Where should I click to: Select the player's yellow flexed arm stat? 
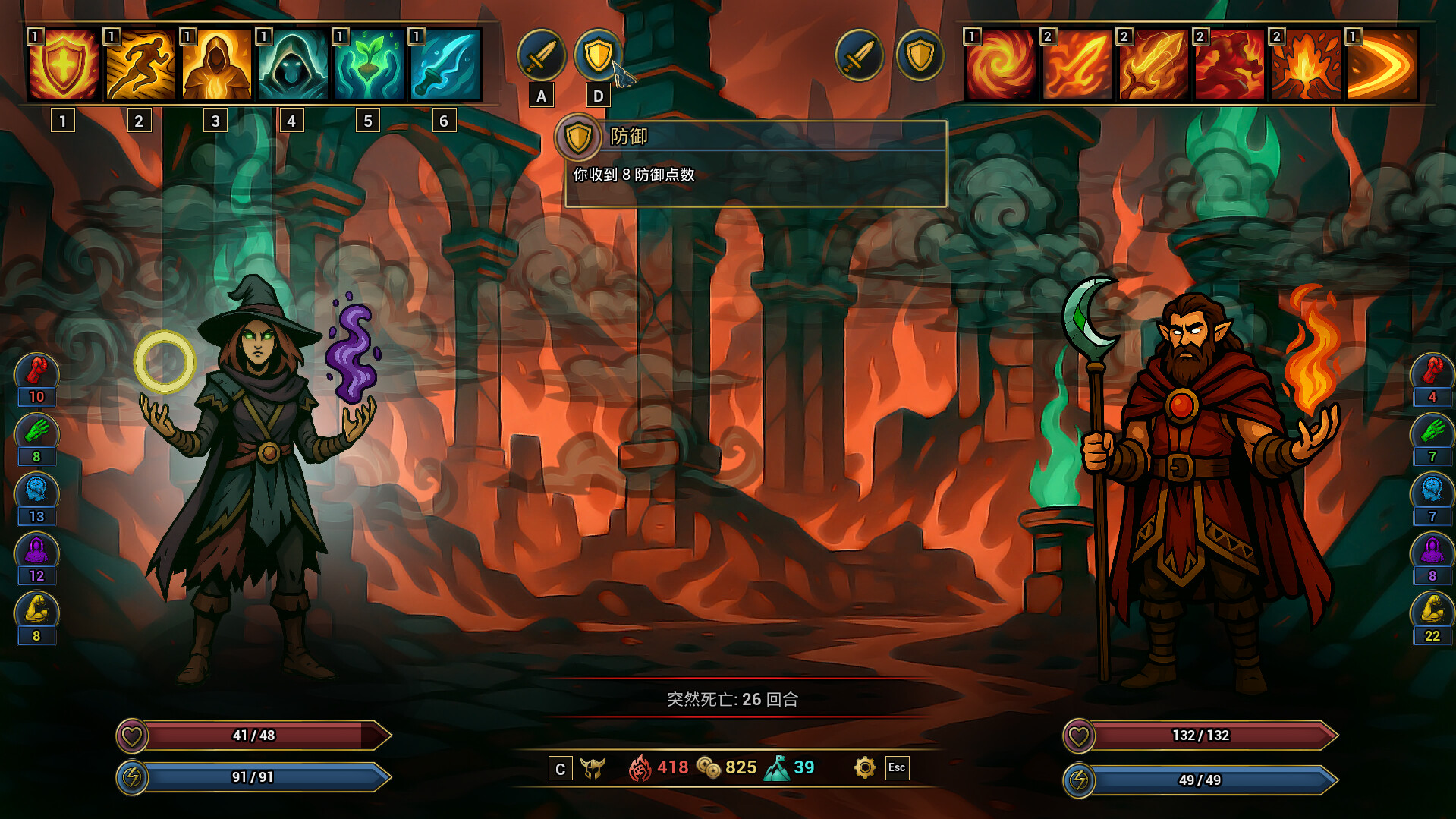tap(36, 611)
